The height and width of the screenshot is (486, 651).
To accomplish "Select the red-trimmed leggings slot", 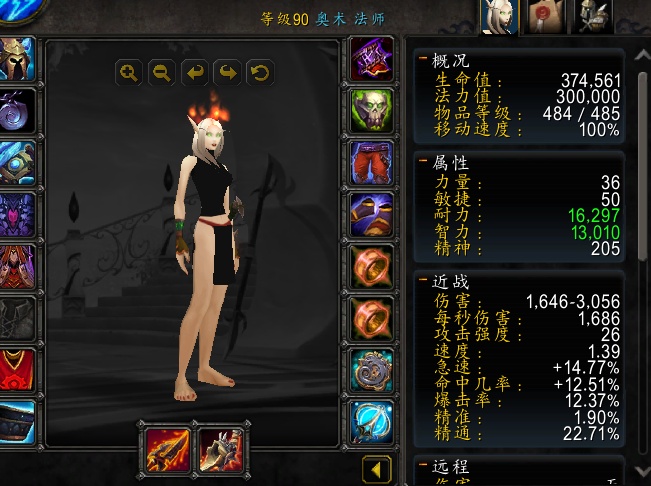I will click(371, 163).
